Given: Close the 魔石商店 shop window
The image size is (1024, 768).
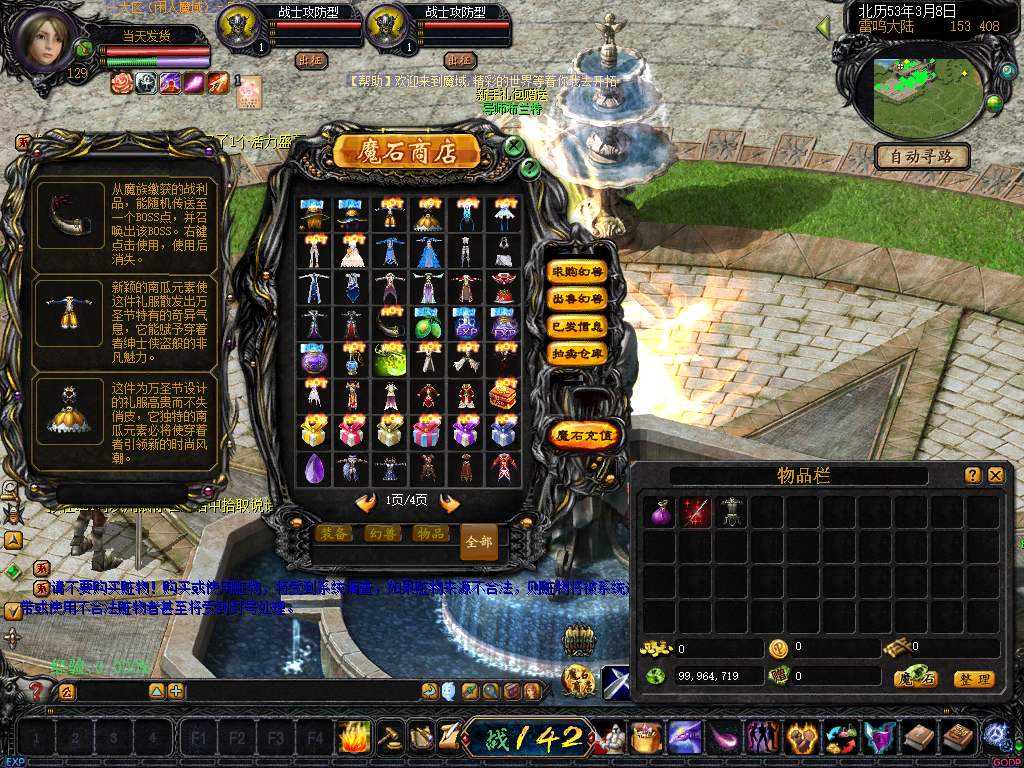Looking at the screenshot, I should pyautogui.click(x=514, y=146).
